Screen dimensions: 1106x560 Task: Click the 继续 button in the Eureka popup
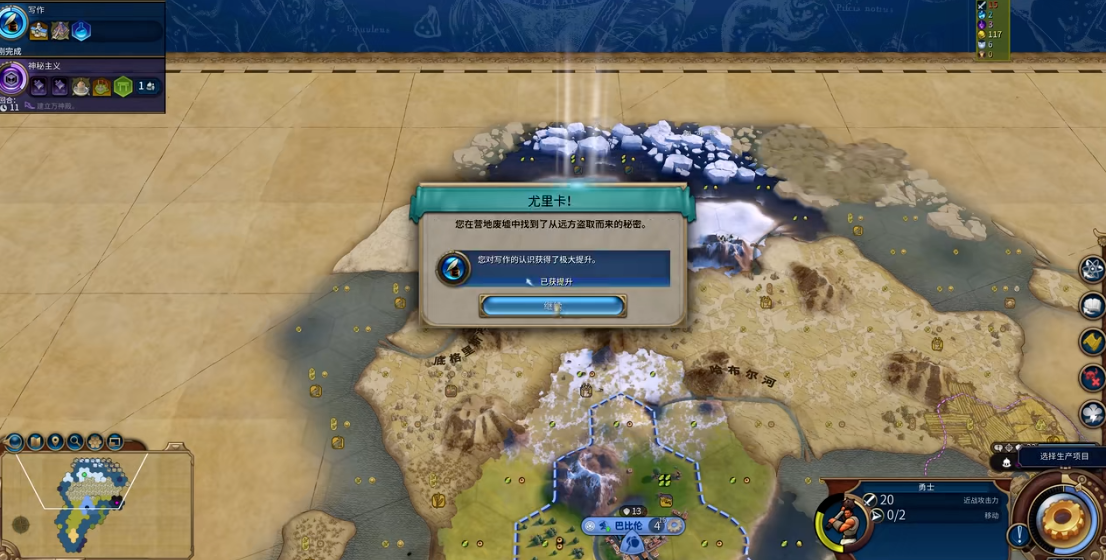pos(553,305)
